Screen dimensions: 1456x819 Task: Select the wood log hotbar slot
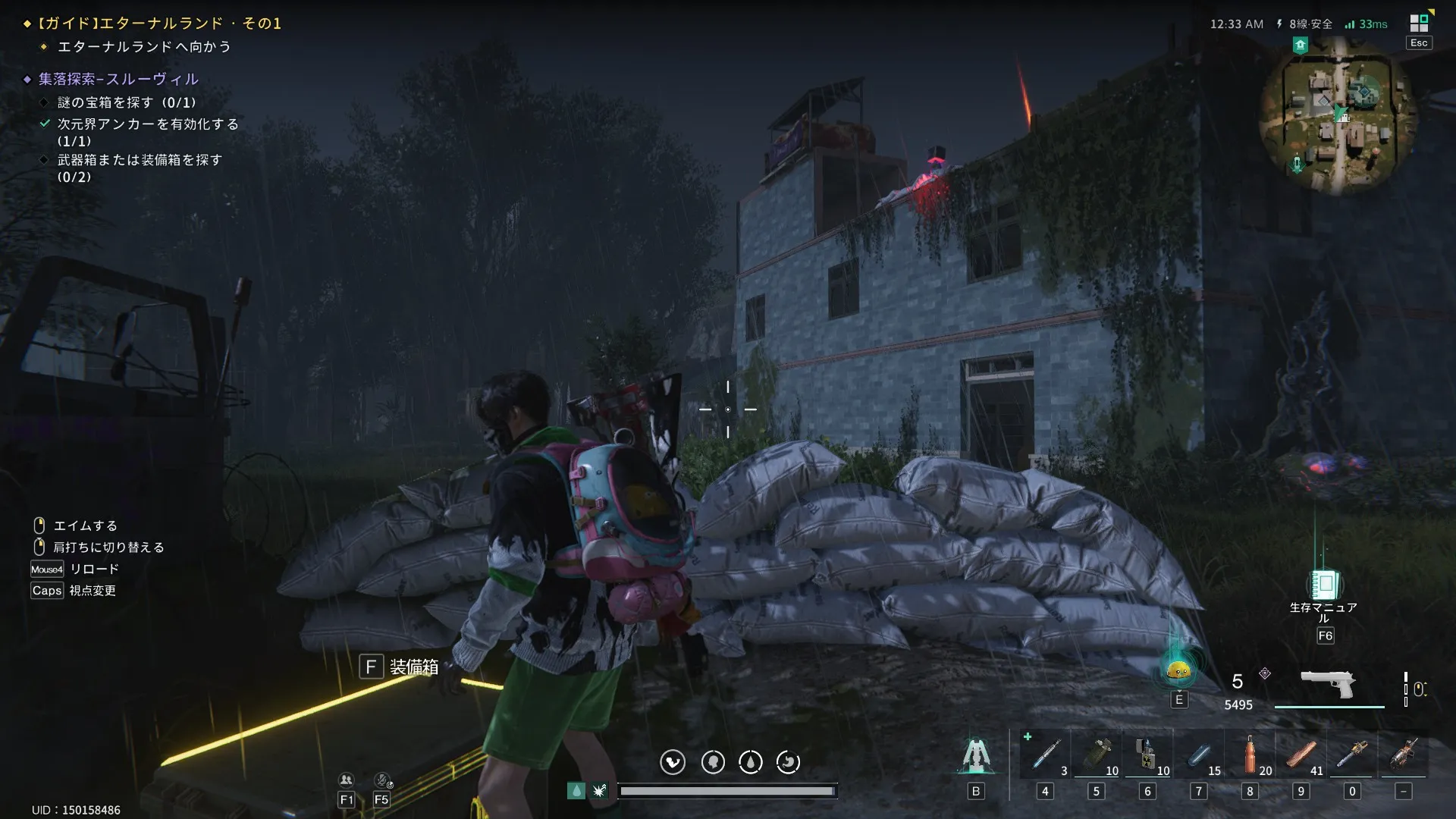pyautogui.click(x=1301, y=755)
